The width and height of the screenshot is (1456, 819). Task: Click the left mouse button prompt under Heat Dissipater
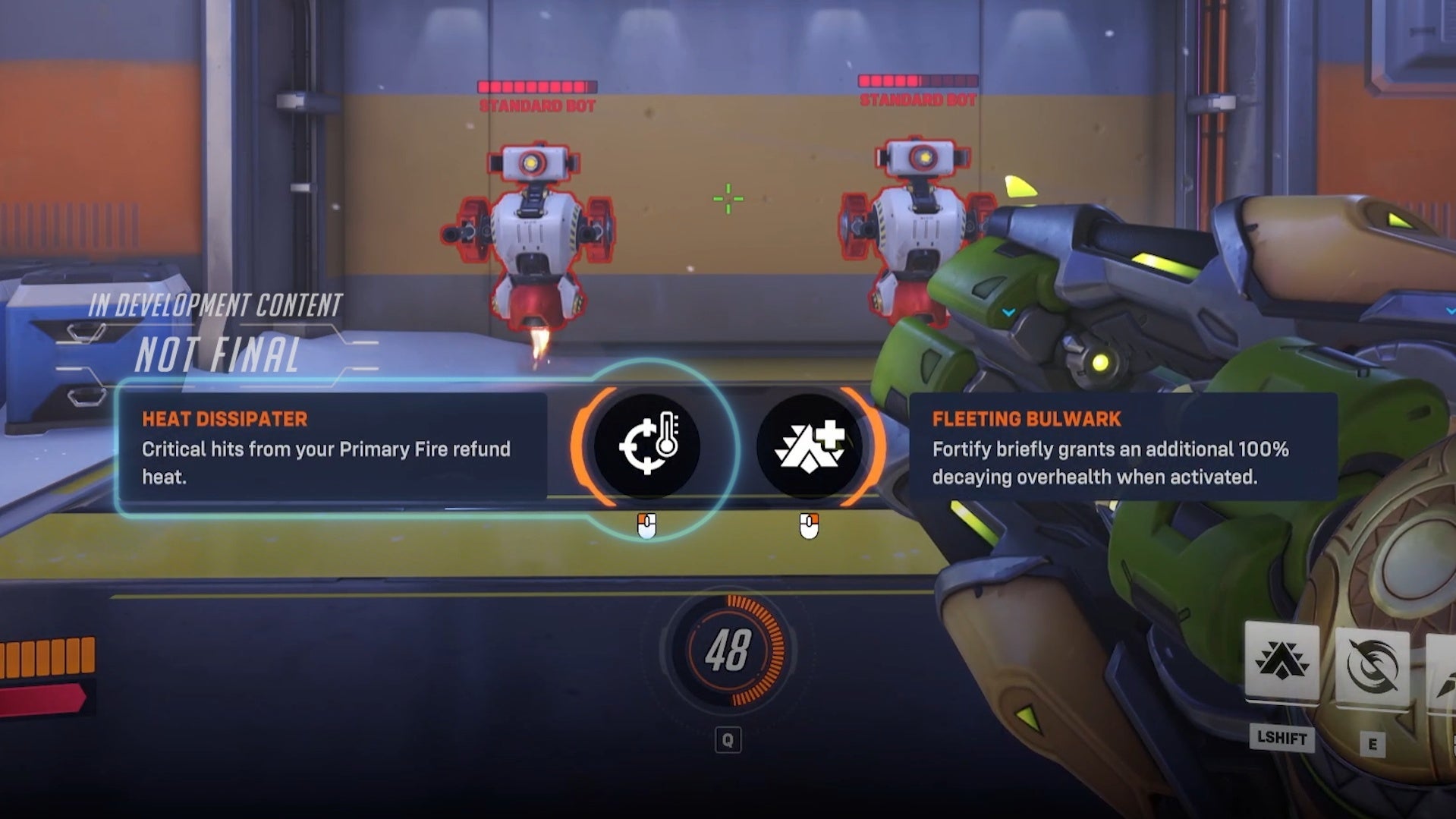(x=646, y=525)
